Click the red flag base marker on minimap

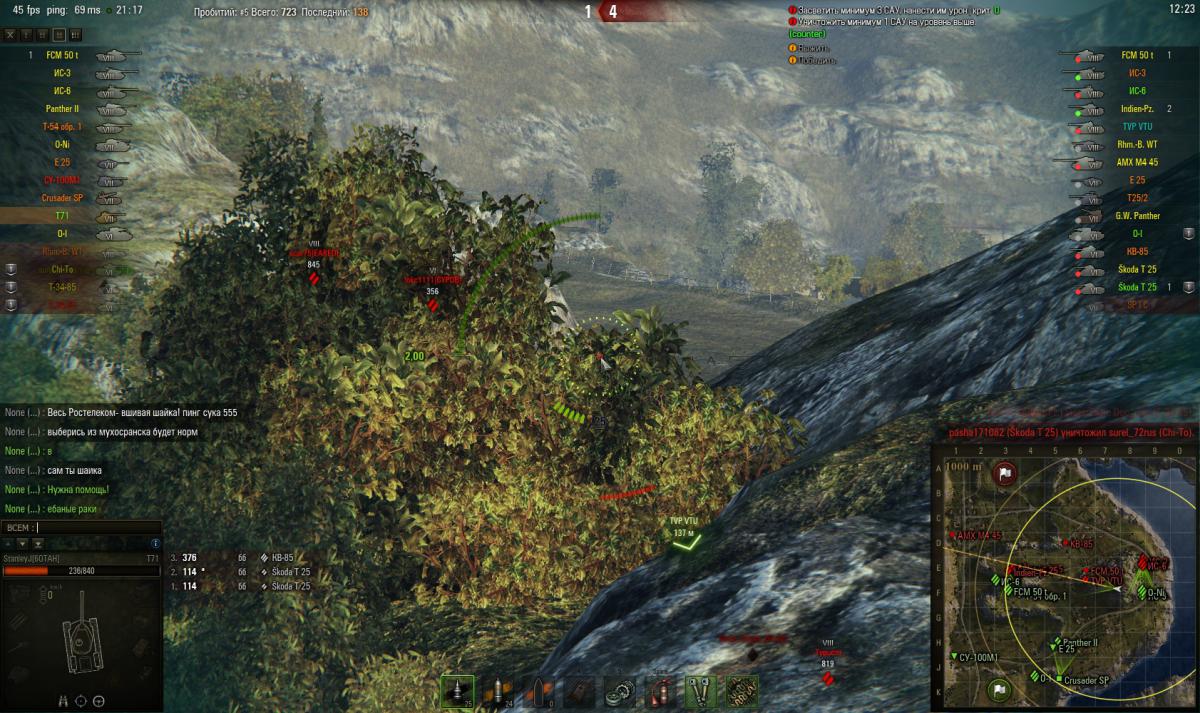pyautogui.click(x=1005, y=473)
